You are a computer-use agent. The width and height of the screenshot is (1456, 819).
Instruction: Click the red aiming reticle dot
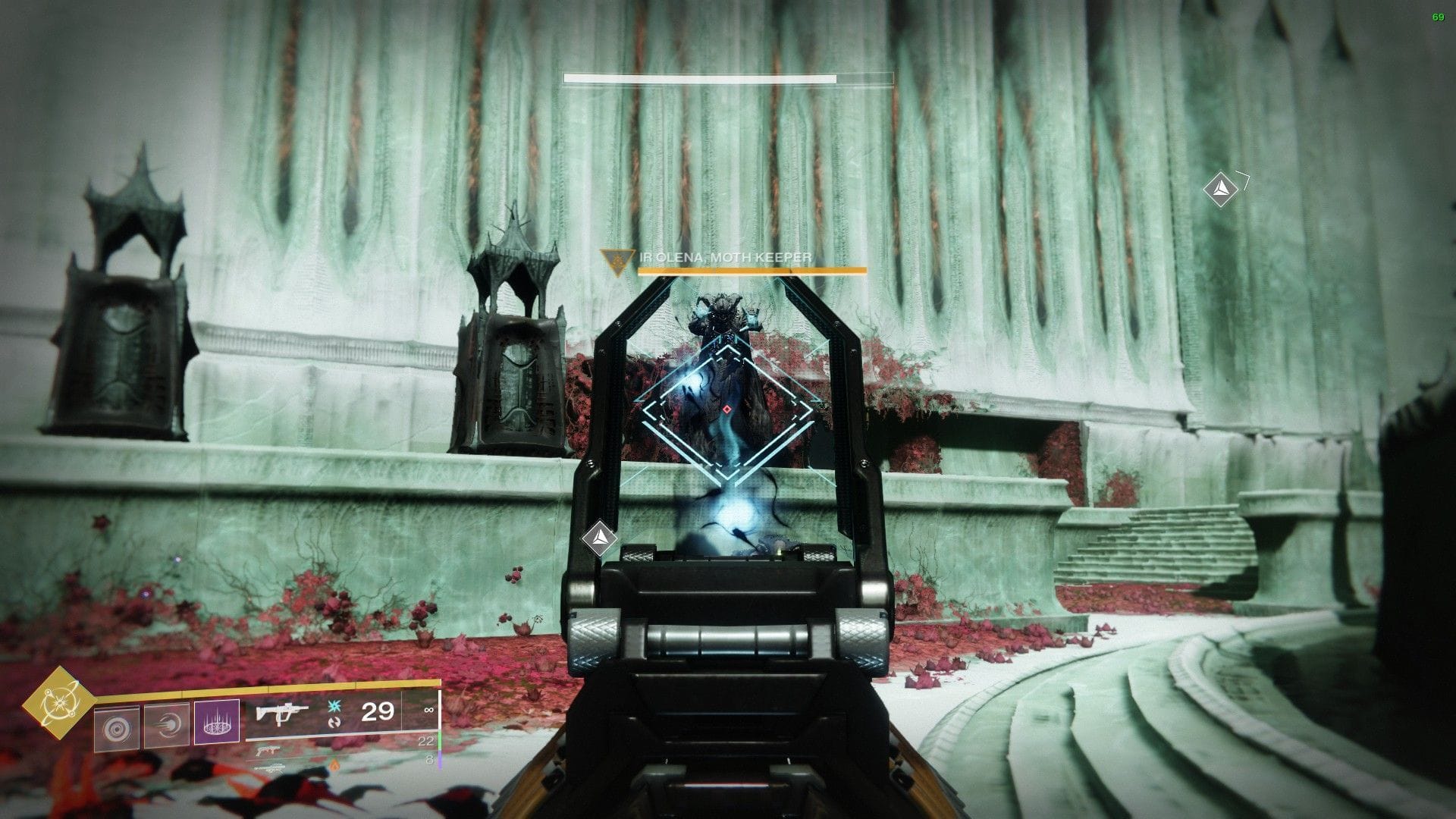pyautogui.click(x=726, y=409)
